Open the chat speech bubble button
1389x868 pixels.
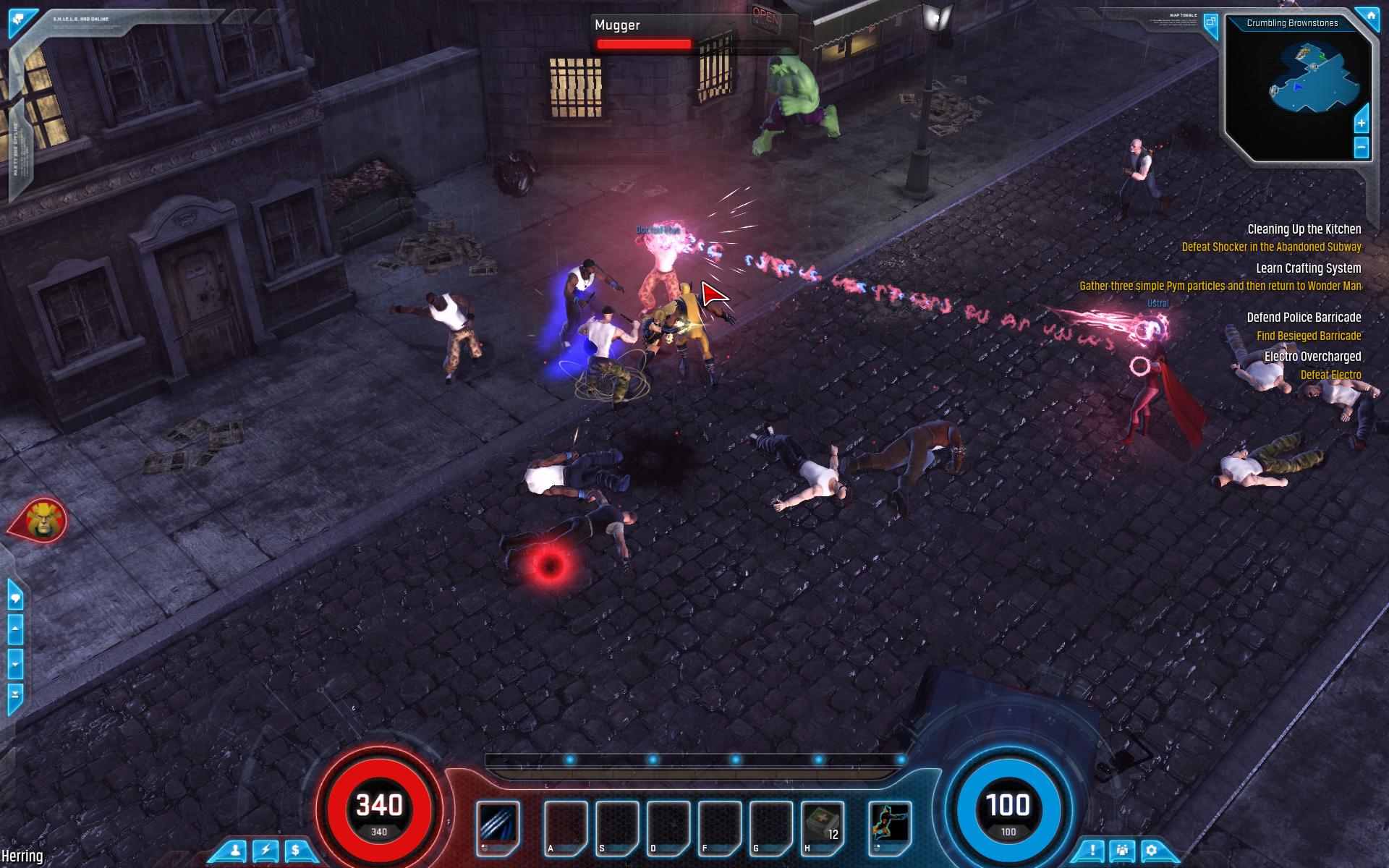[15, 598]
